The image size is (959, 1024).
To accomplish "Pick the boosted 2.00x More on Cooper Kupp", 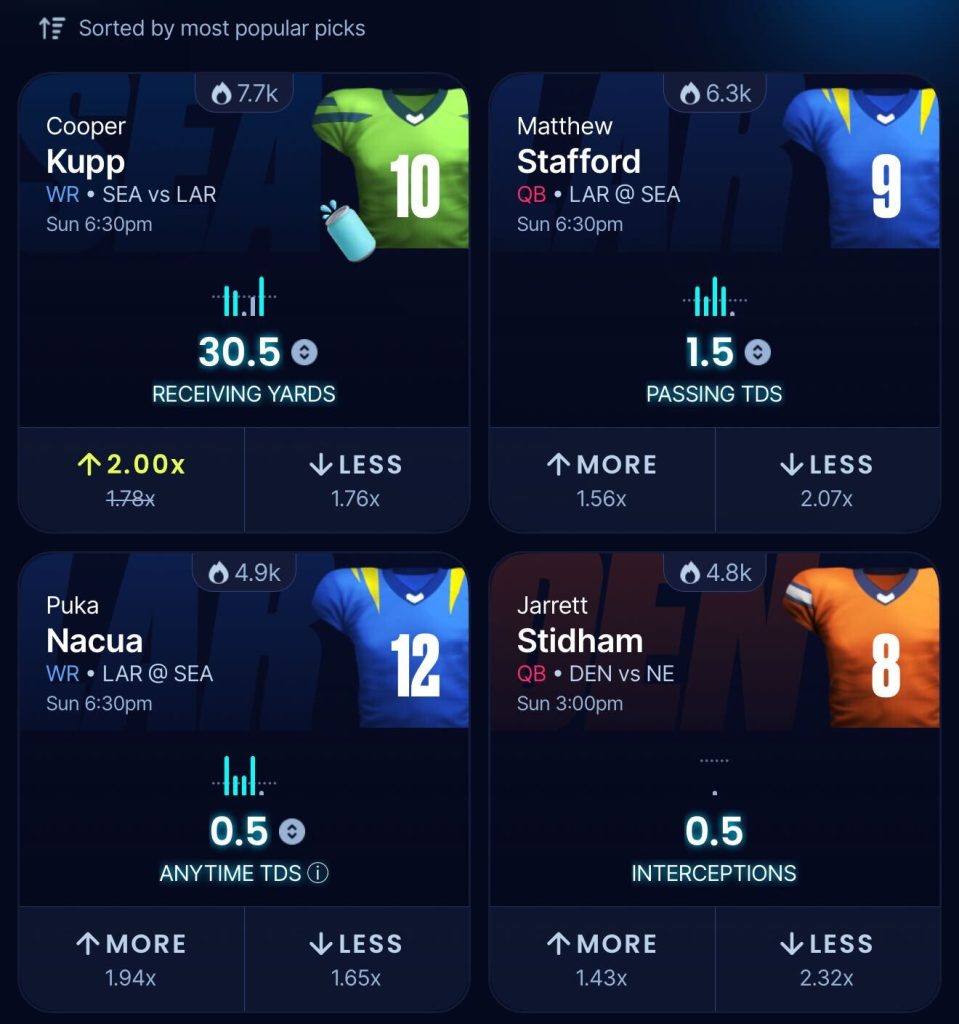I will coord(131,478).
